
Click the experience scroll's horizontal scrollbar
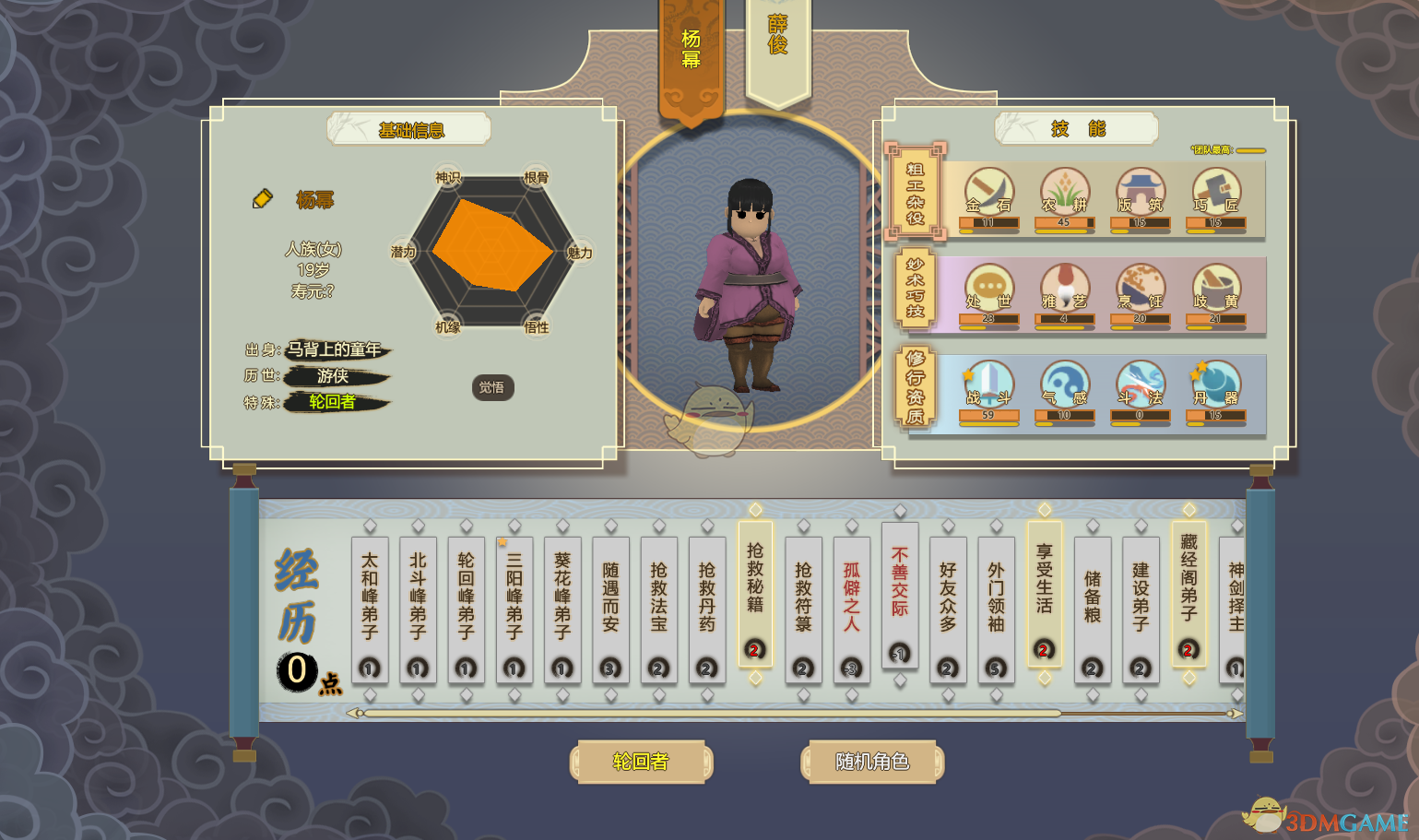(x=712, y=713)
